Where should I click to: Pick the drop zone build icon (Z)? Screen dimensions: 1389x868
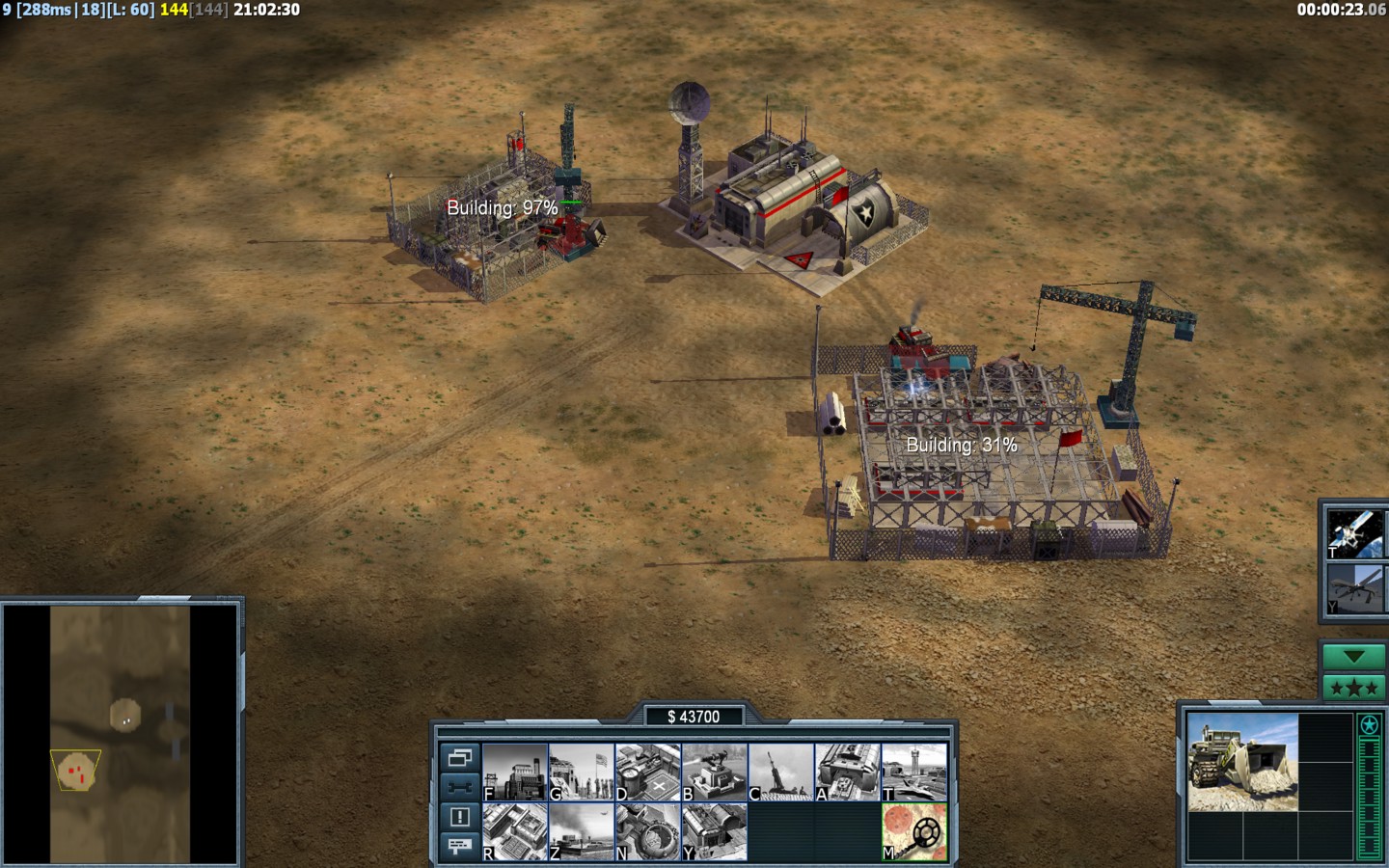click(582, 831)
